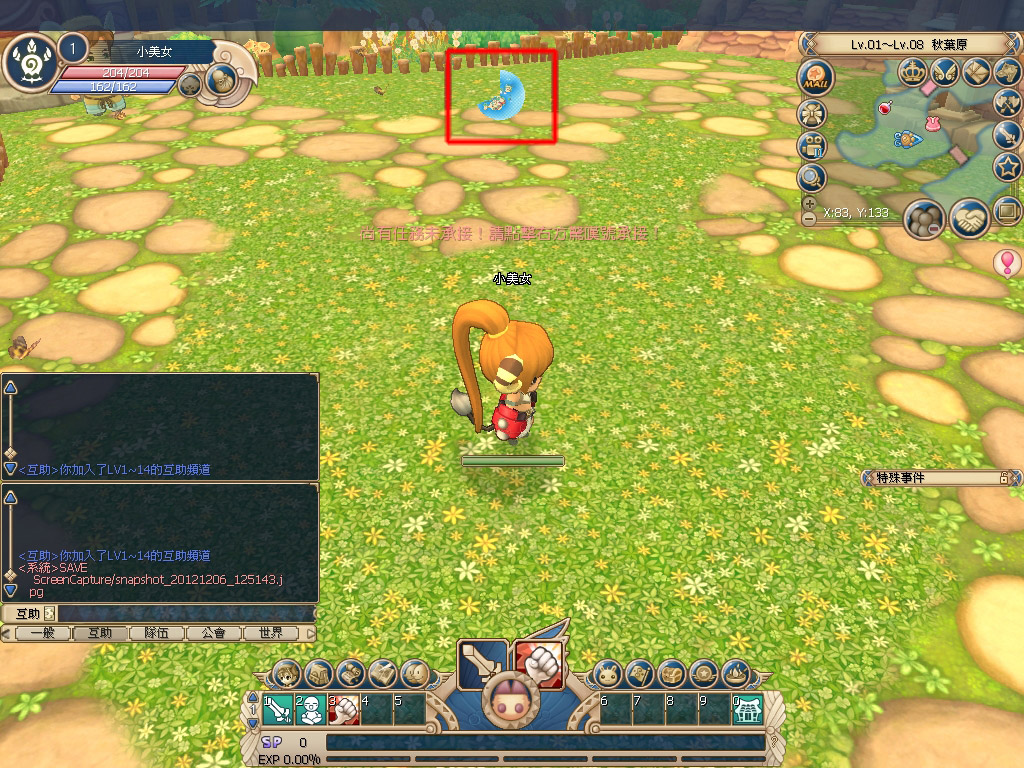Switch to the 公會 chat tab
The width and height of the screenshot is (1024, 768).
coord(212,633)
